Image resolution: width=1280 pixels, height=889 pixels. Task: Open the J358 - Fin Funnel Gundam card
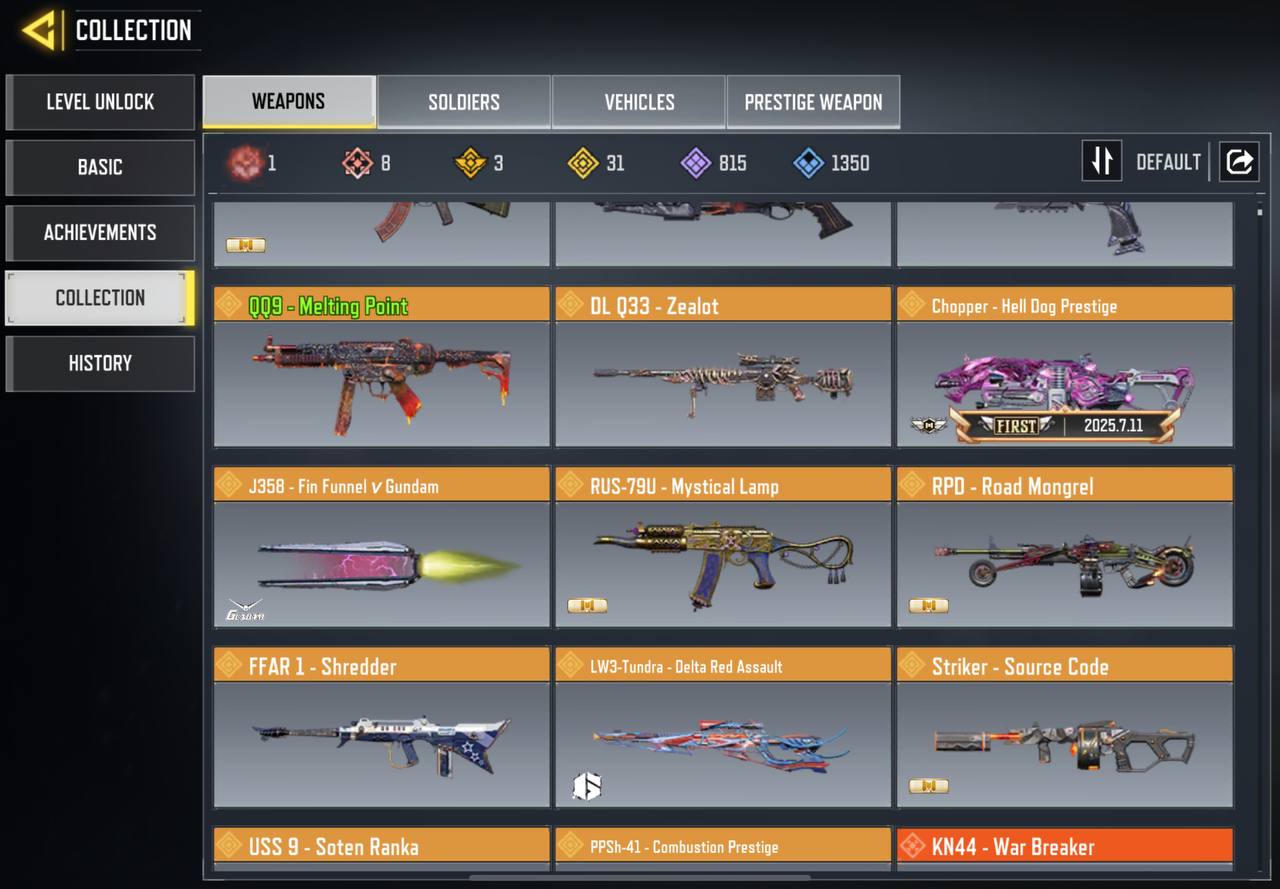pos(381,547)
